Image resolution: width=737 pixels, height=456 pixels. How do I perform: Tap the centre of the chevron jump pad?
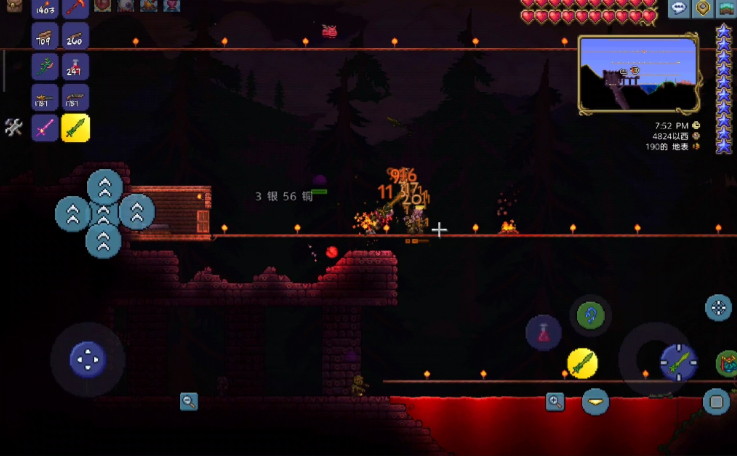(104, 213)
